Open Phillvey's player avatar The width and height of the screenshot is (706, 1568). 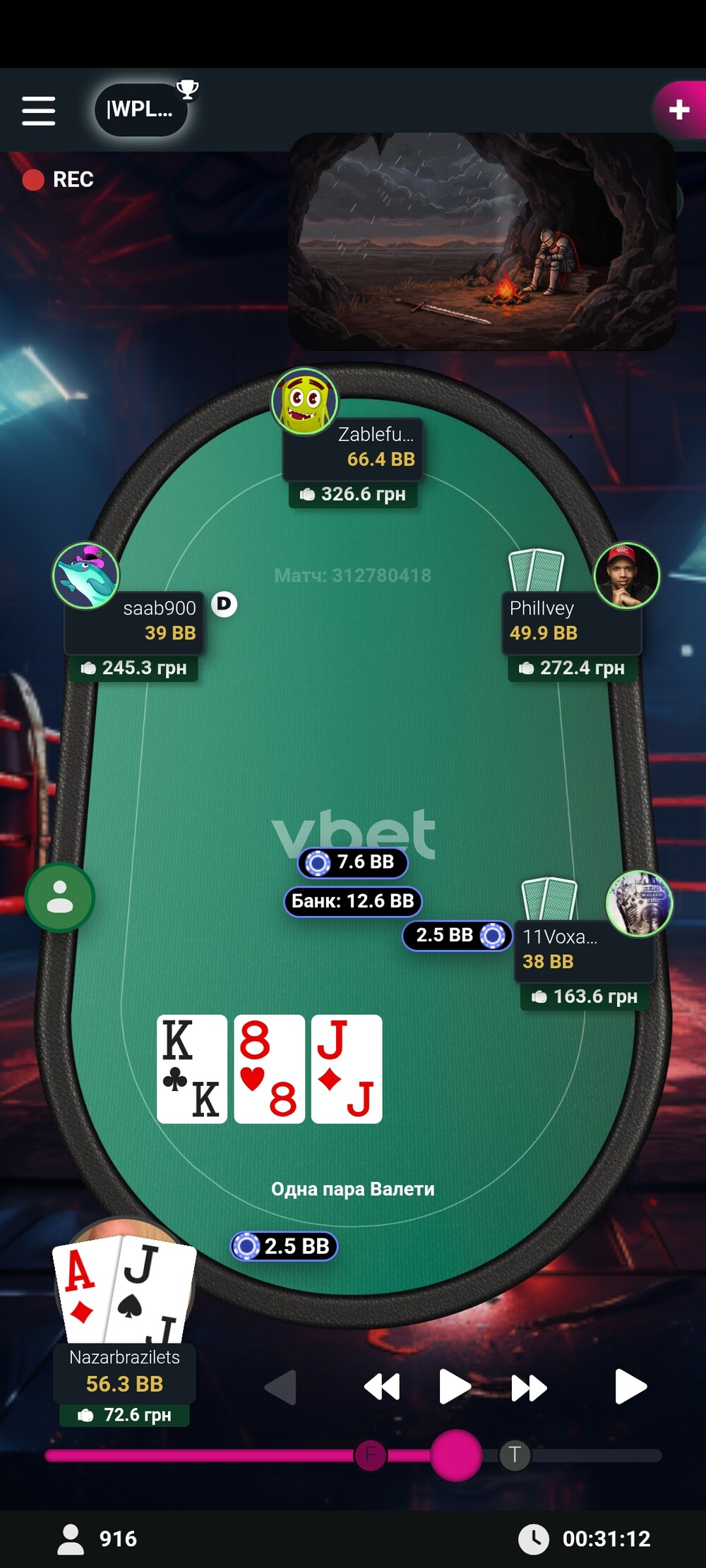tap(626, 575)
